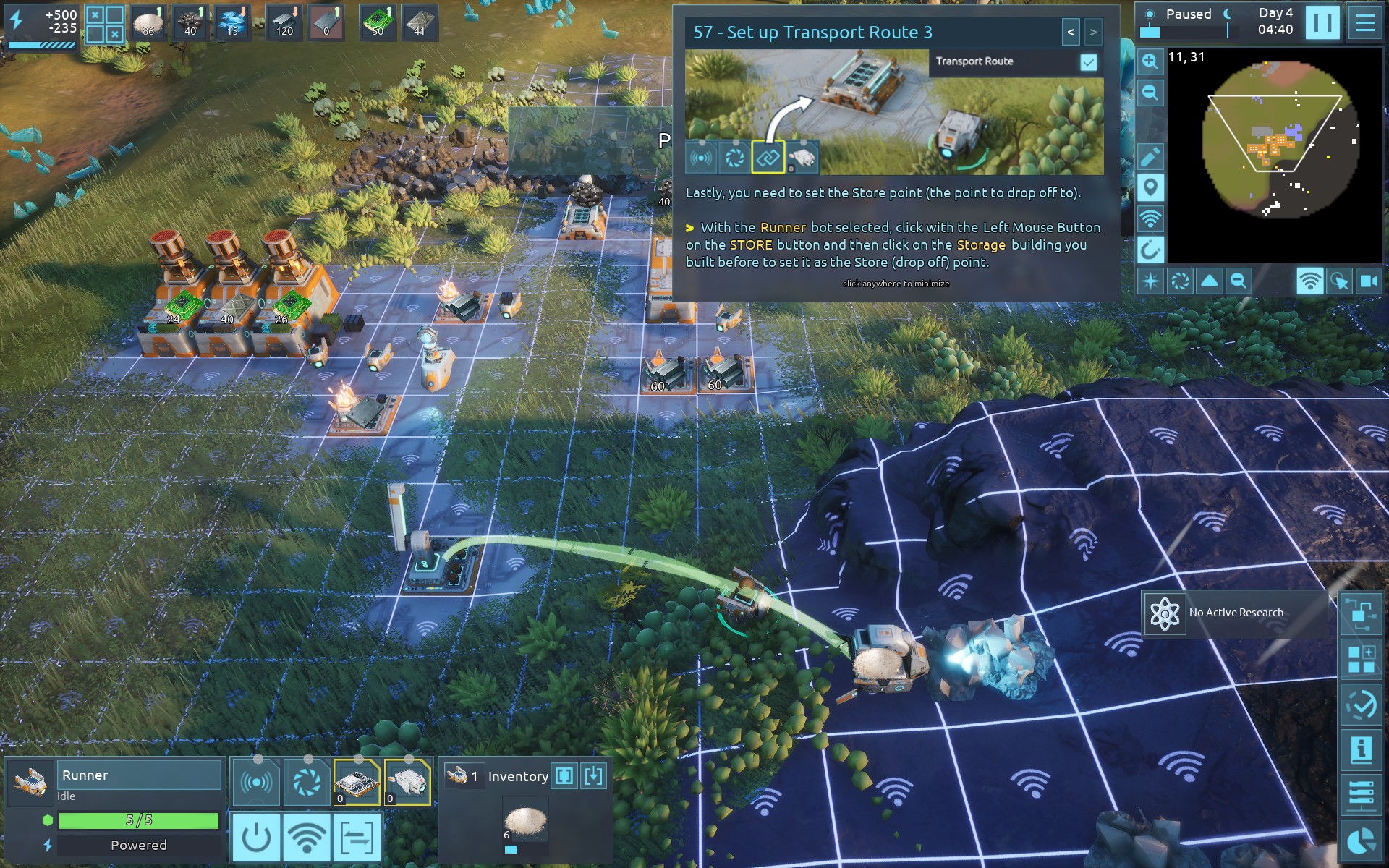Zoom in on the minimap with the plus magnifier
The image size is (1389, 868).
(x=1150, y=61)
